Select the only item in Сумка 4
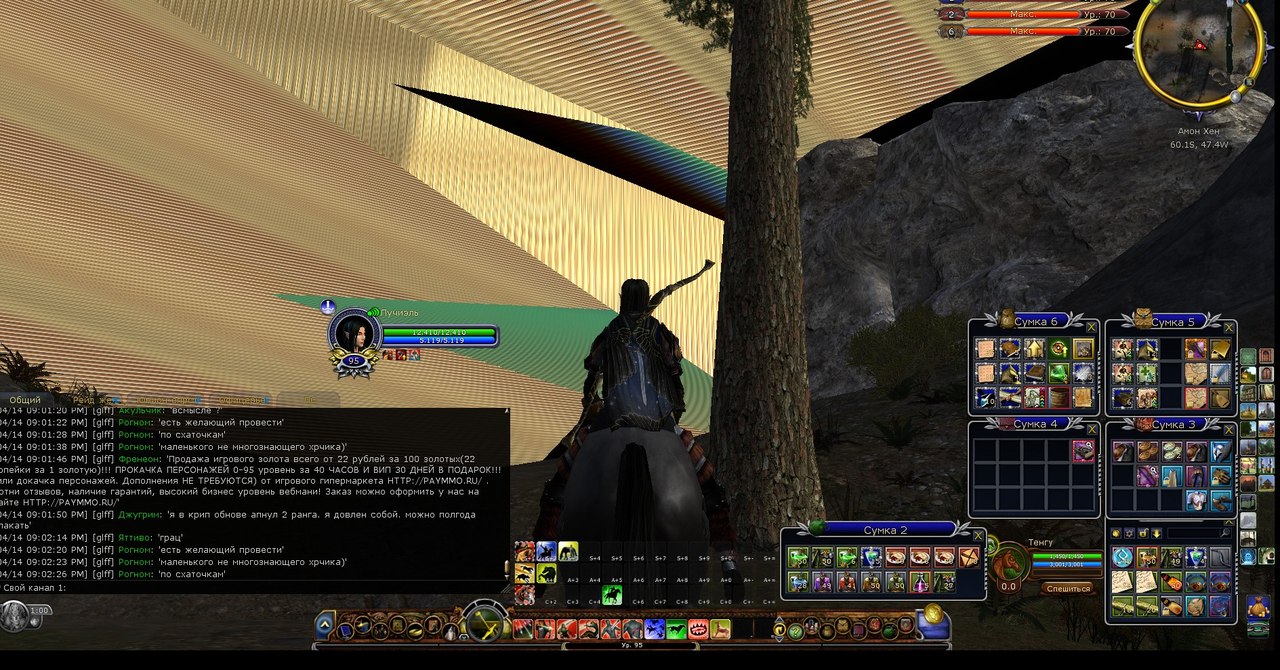1280x670 pixels. [x=1083, y=451]
